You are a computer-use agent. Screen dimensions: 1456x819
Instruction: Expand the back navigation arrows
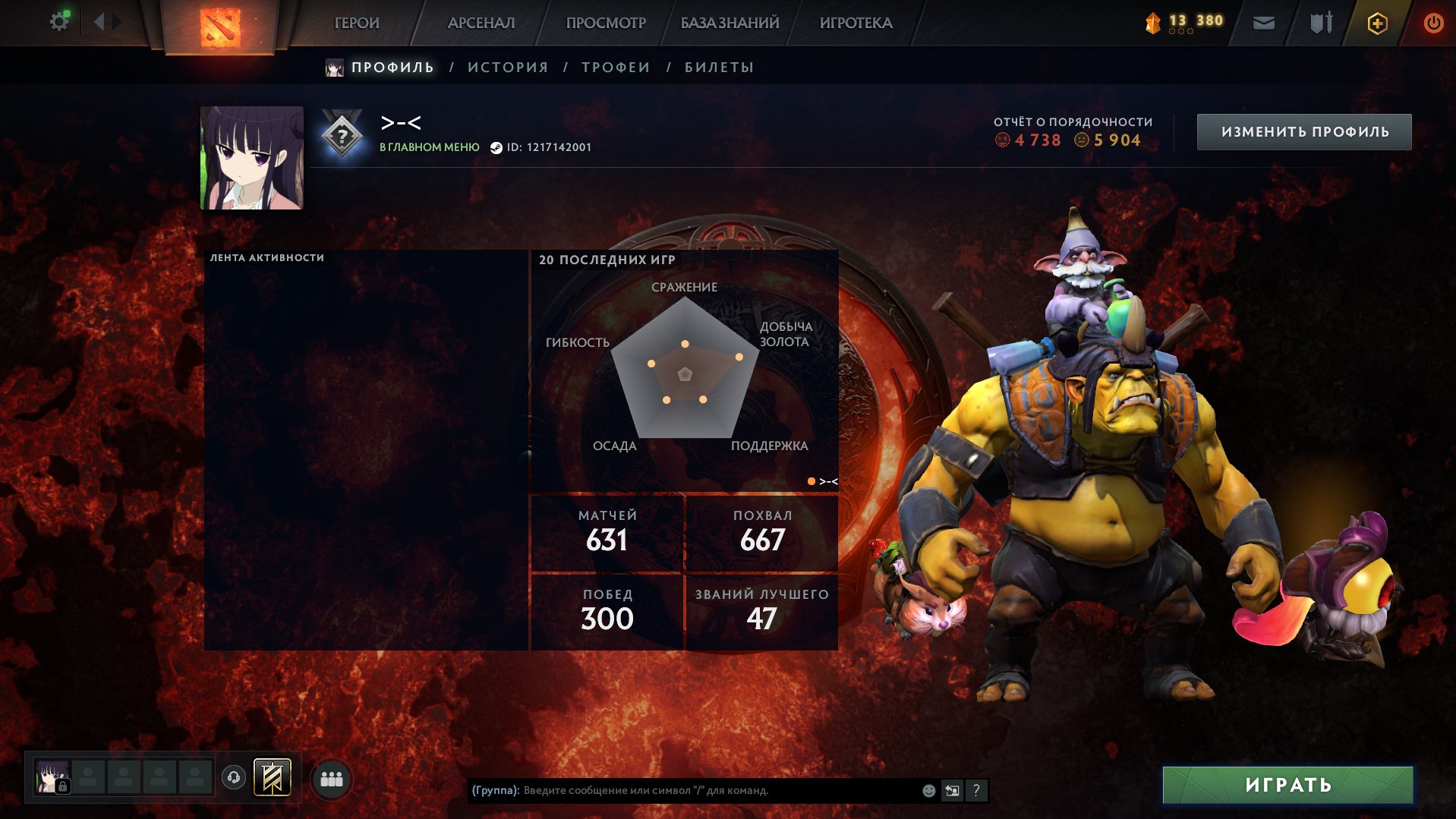[x=99, y=20]
